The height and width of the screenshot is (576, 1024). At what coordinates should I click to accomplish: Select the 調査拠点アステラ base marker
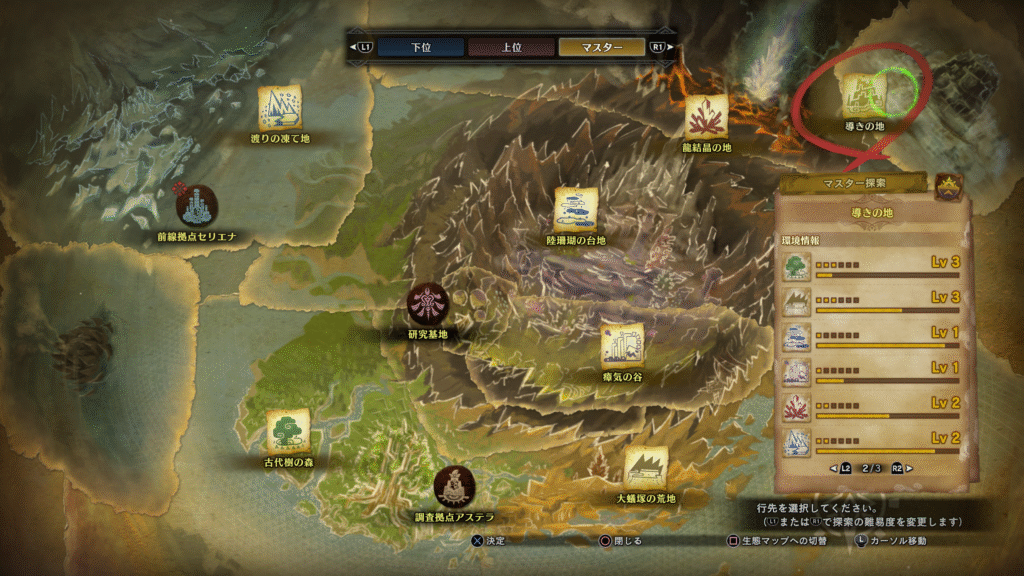[454, 486]
